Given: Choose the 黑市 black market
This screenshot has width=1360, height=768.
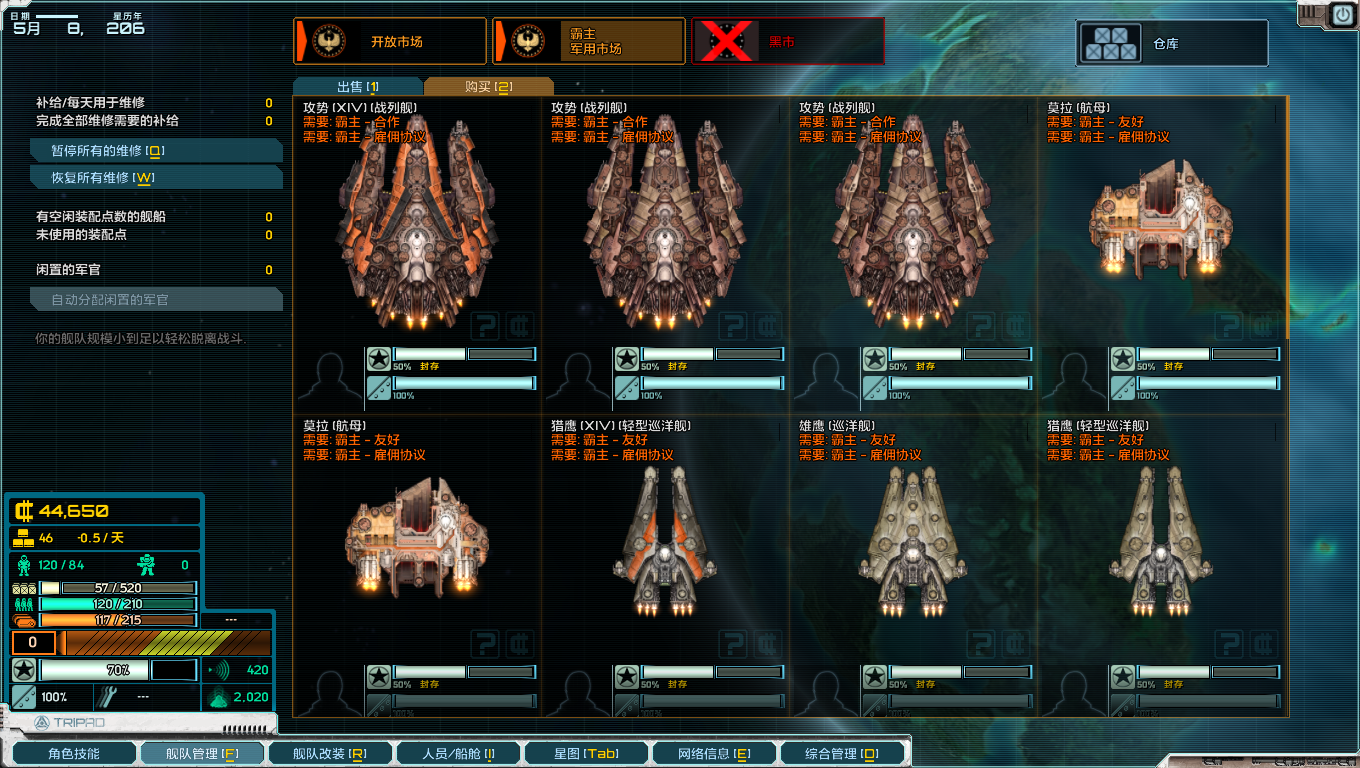Looking at the screenshot, I should 788,41.
